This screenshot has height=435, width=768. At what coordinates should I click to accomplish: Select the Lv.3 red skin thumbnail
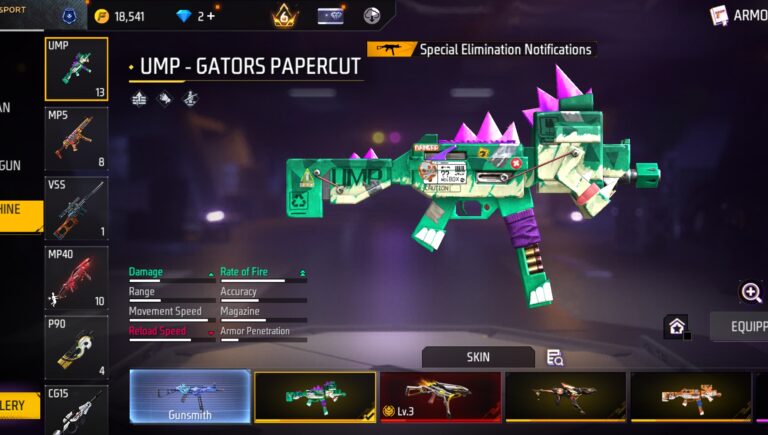point(440,397)
